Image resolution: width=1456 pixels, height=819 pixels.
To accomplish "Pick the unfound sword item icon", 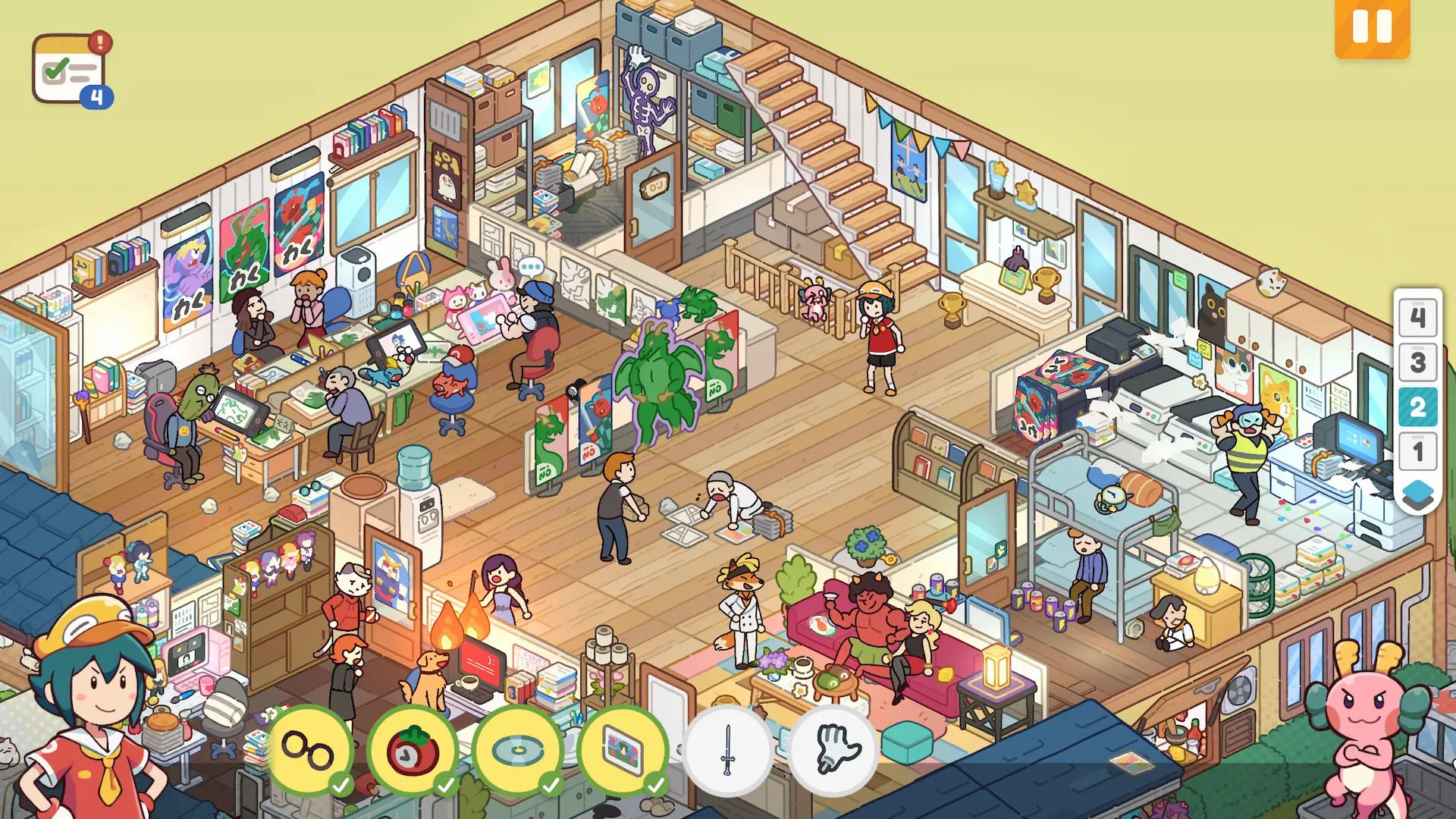I will point(728,749).
